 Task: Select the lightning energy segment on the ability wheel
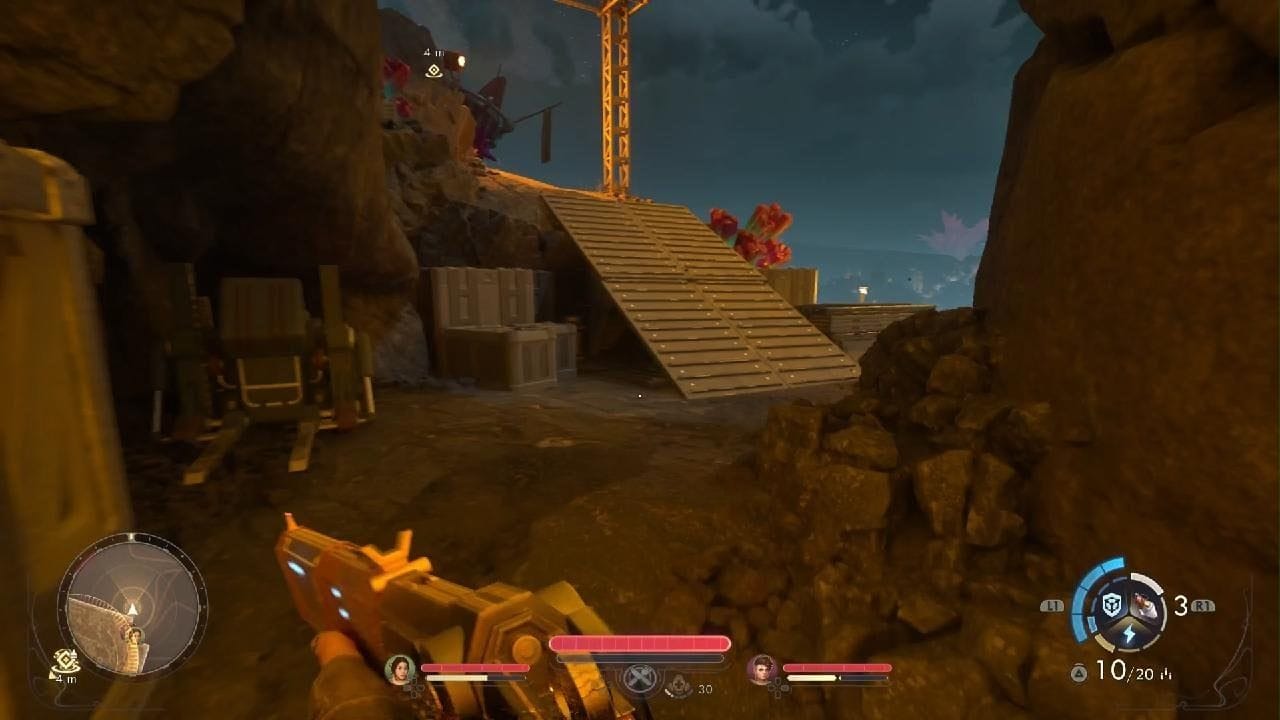(1128, 633)
